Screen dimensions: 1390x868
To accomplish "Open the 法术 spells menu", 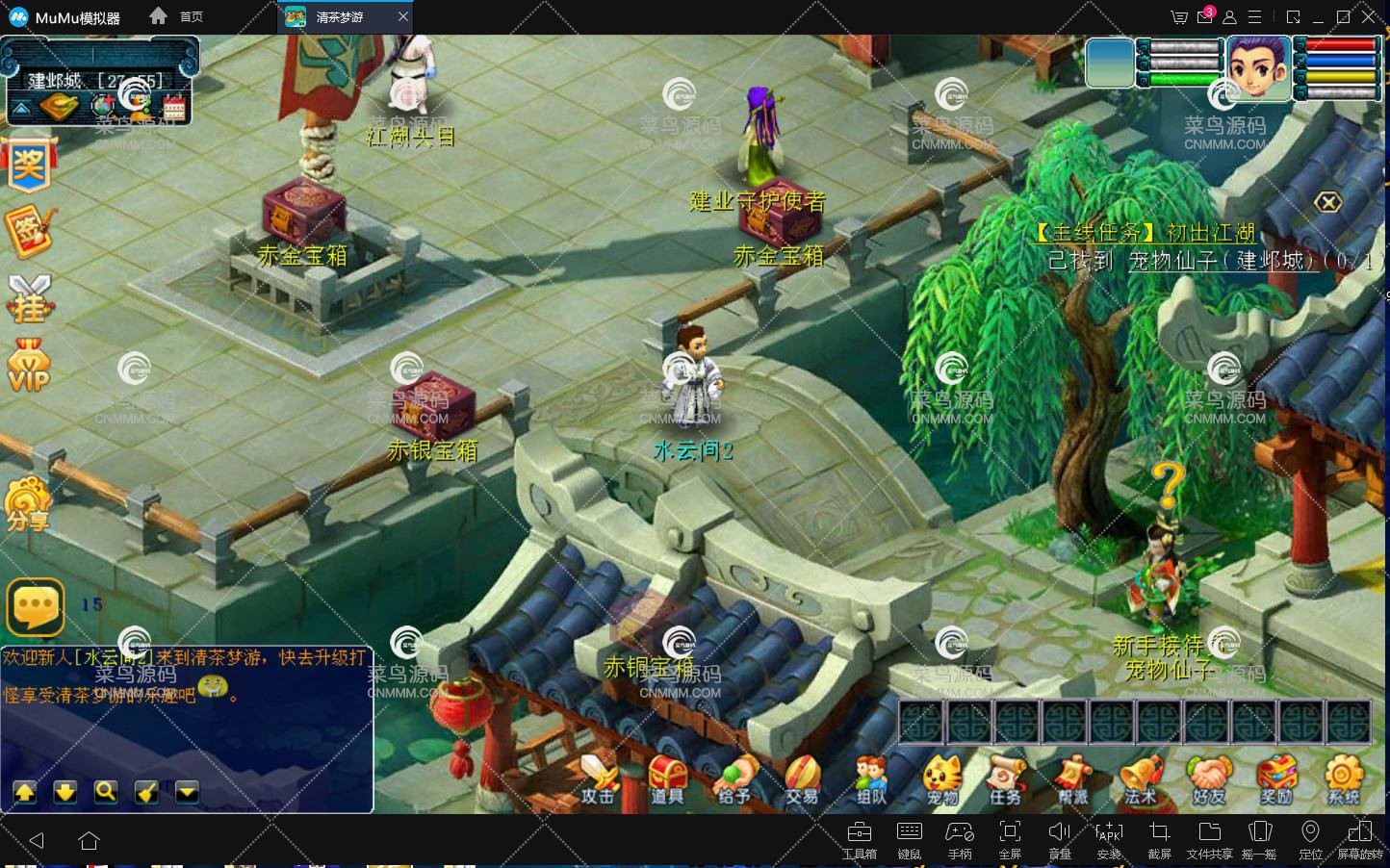I will click(1141, 778).
